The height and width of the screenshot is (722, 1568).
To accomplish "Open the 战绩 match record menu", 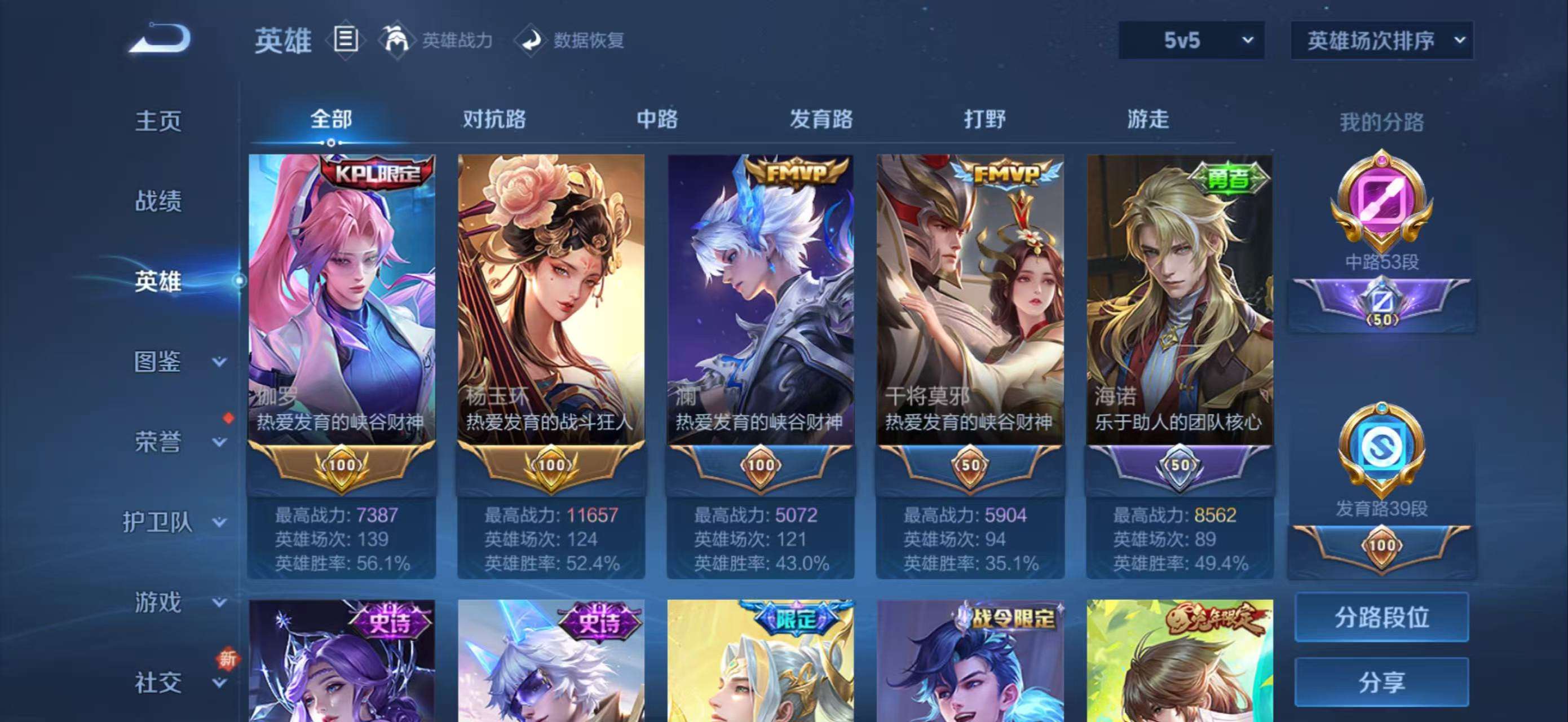I will coord(158,201).
